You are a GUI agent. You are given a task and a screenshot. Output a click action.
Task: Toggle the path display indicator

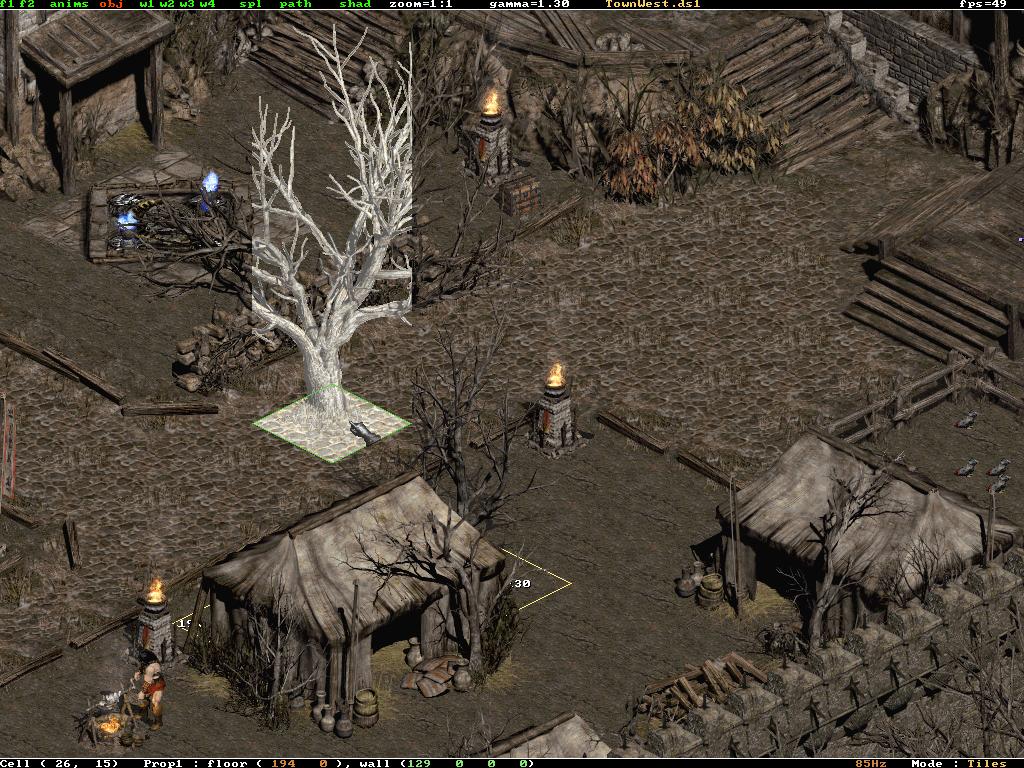click(x=295, y=4)
